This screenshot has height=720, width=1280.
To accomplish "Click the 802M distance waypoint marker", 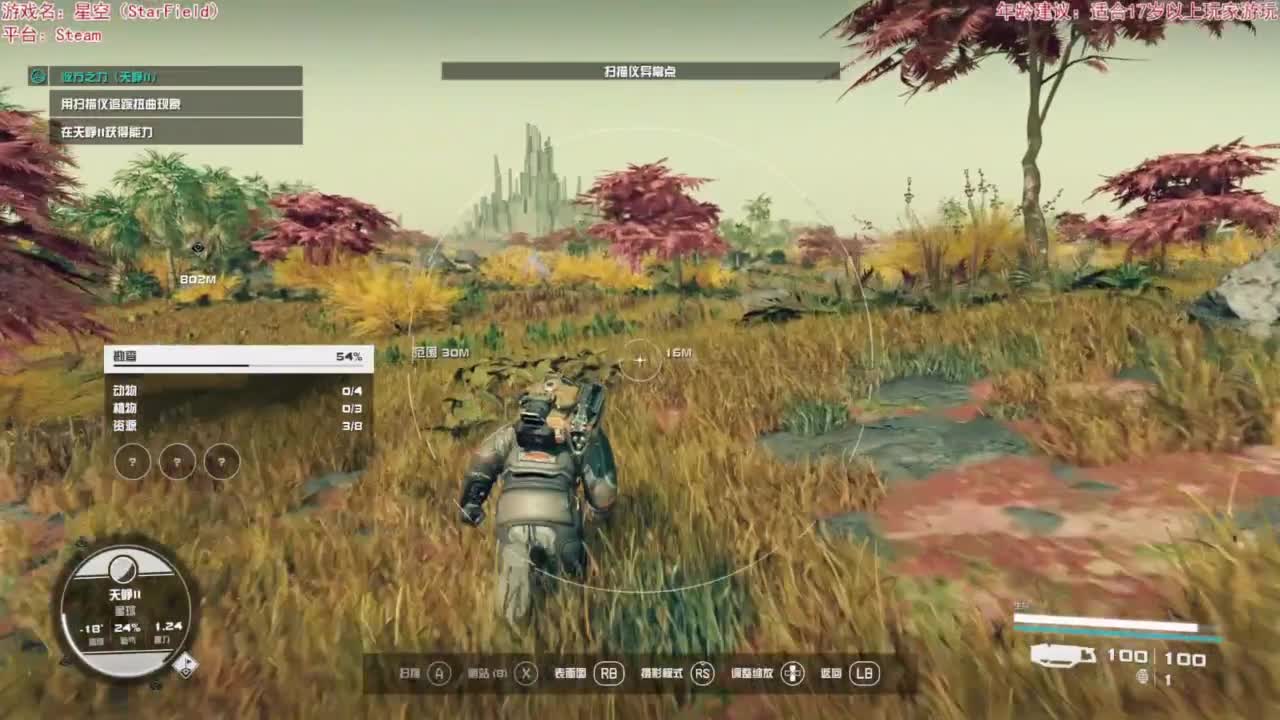I will 200,262.
